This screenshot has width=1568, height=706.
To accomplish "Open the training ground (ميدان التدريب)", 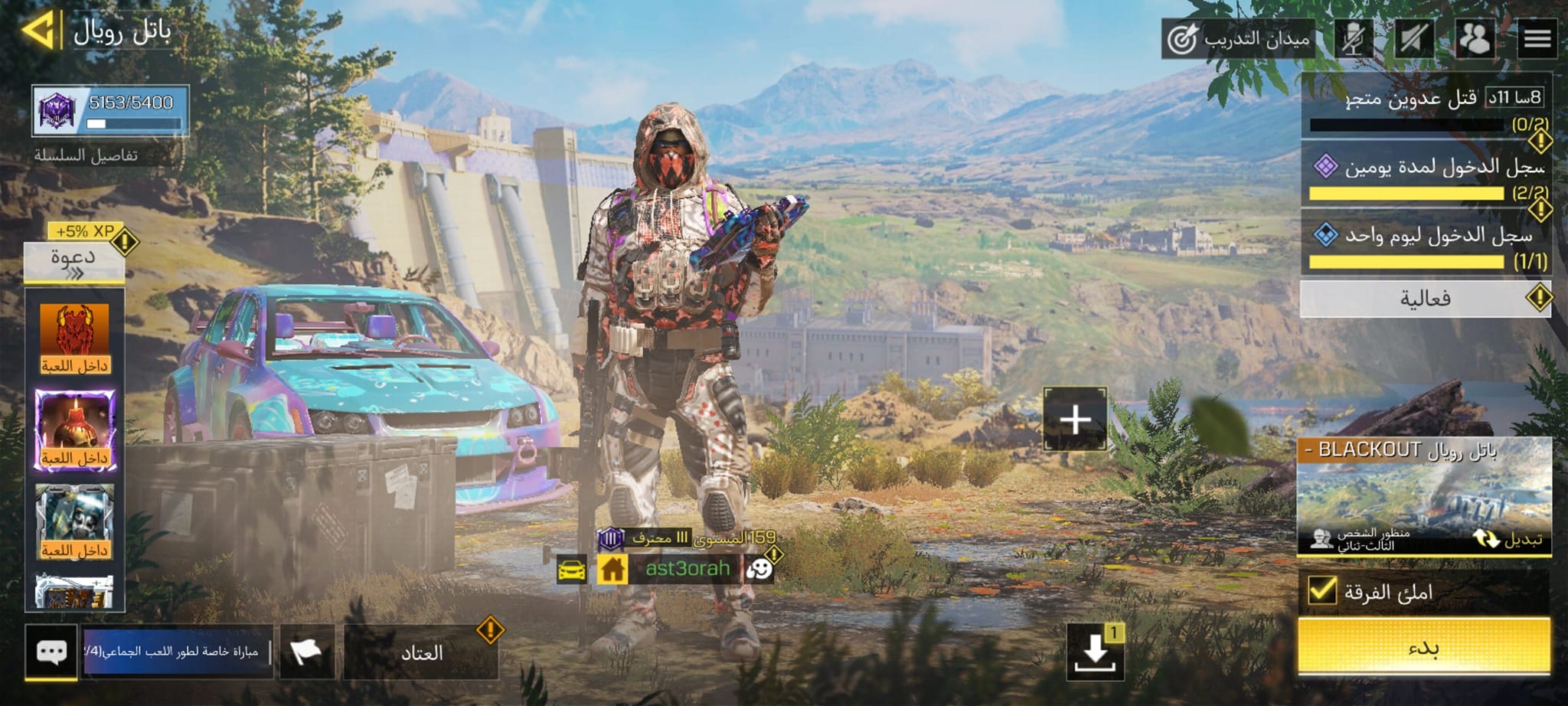I will [x=1238, y=38].
